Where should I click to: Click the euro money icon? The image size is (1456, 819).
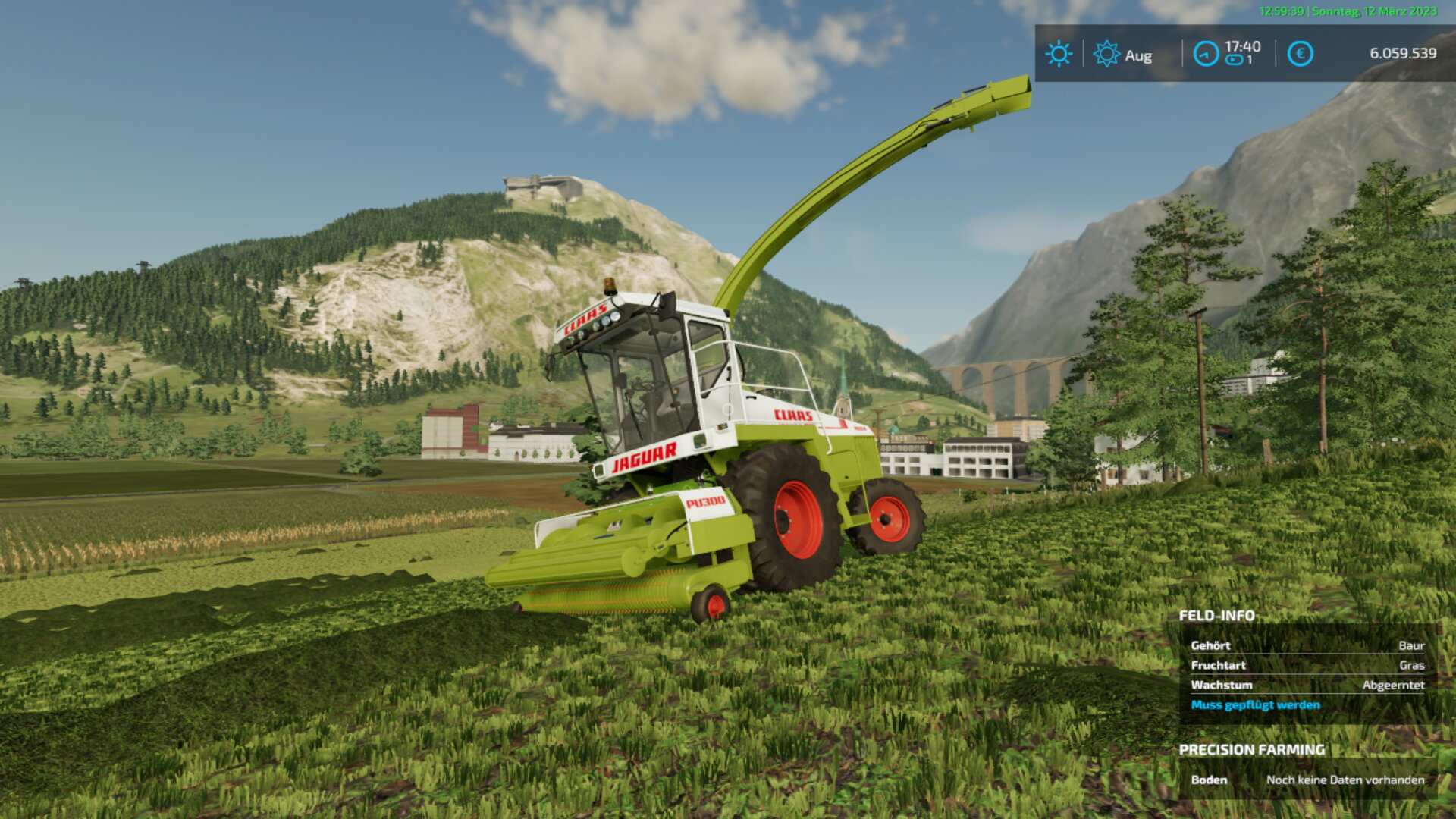click(x=1300, y=54)
